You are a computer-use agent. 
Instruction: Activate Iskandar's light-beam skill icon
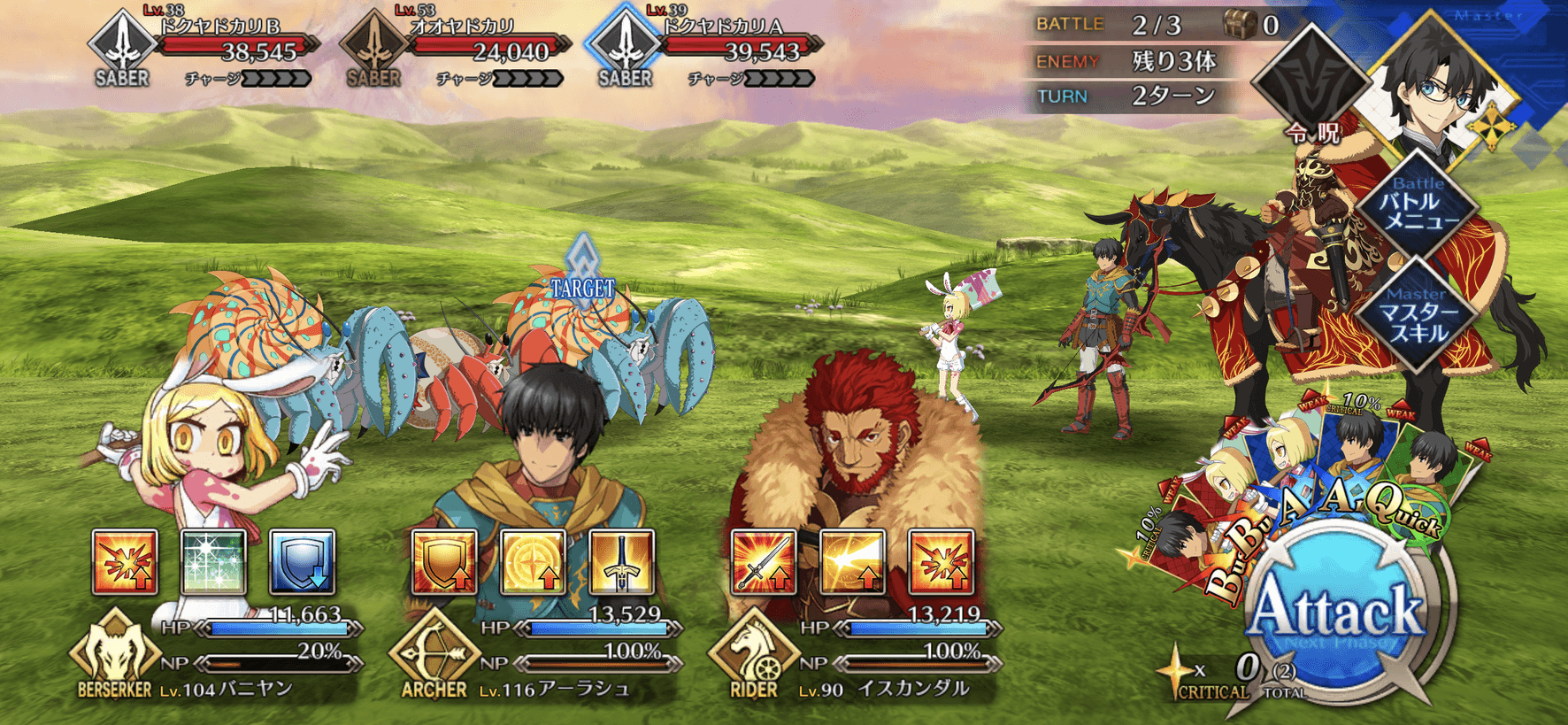[852, 562]
